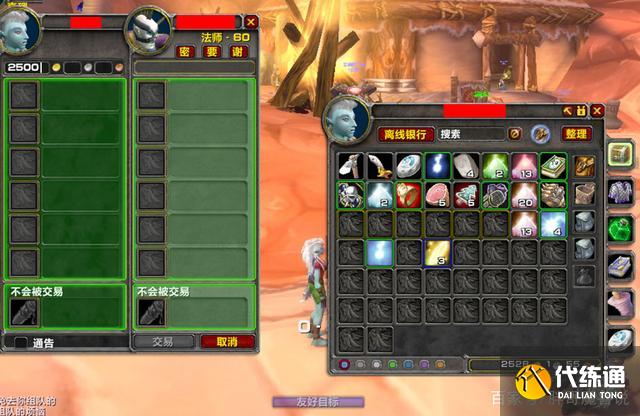Screen dimensions: 640x416
Task: Click the 离线银行 offline bank button
Action: [405, 133]
